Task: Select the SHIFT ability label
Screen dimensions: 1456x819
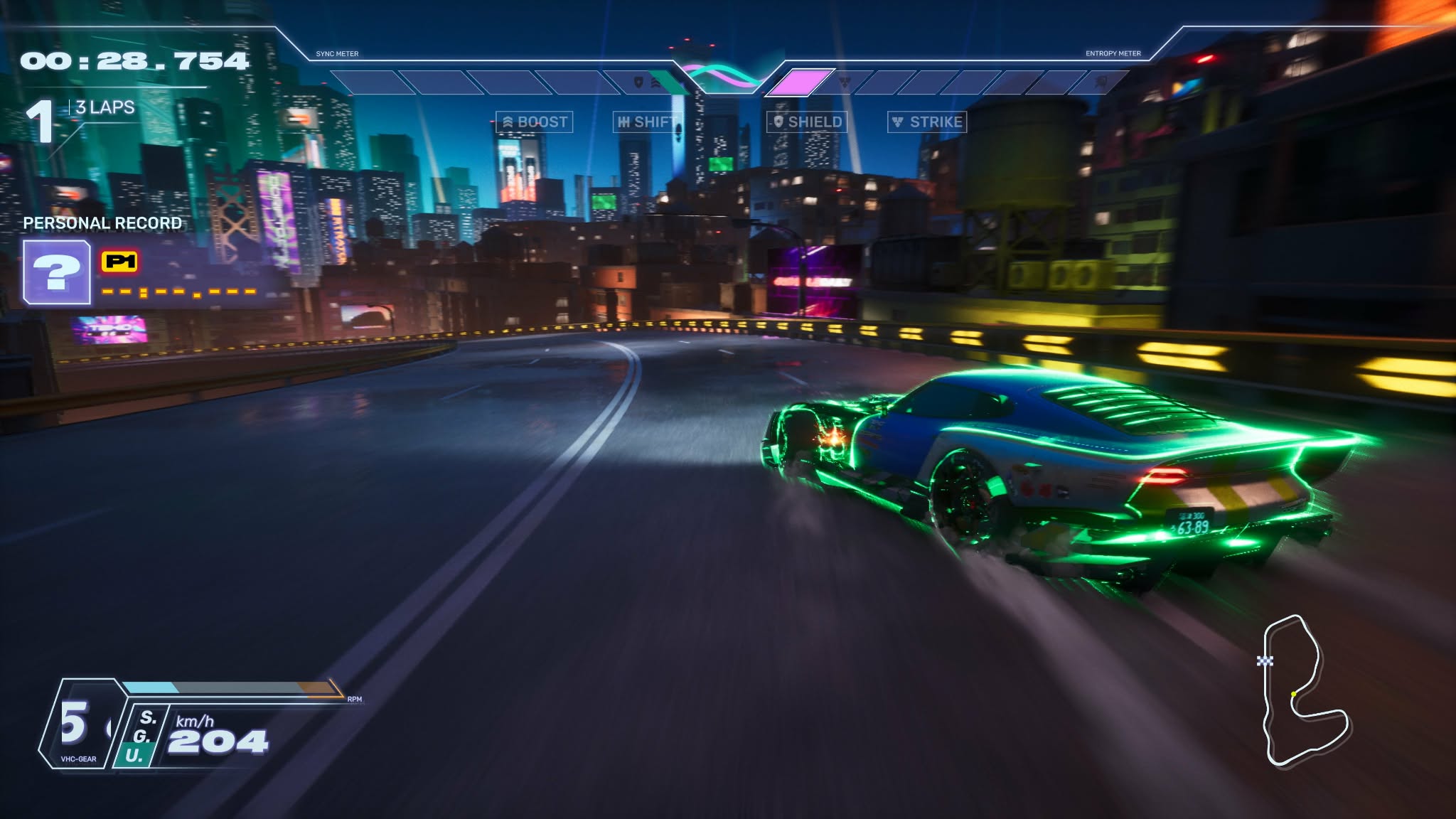Action: [646, 122]
